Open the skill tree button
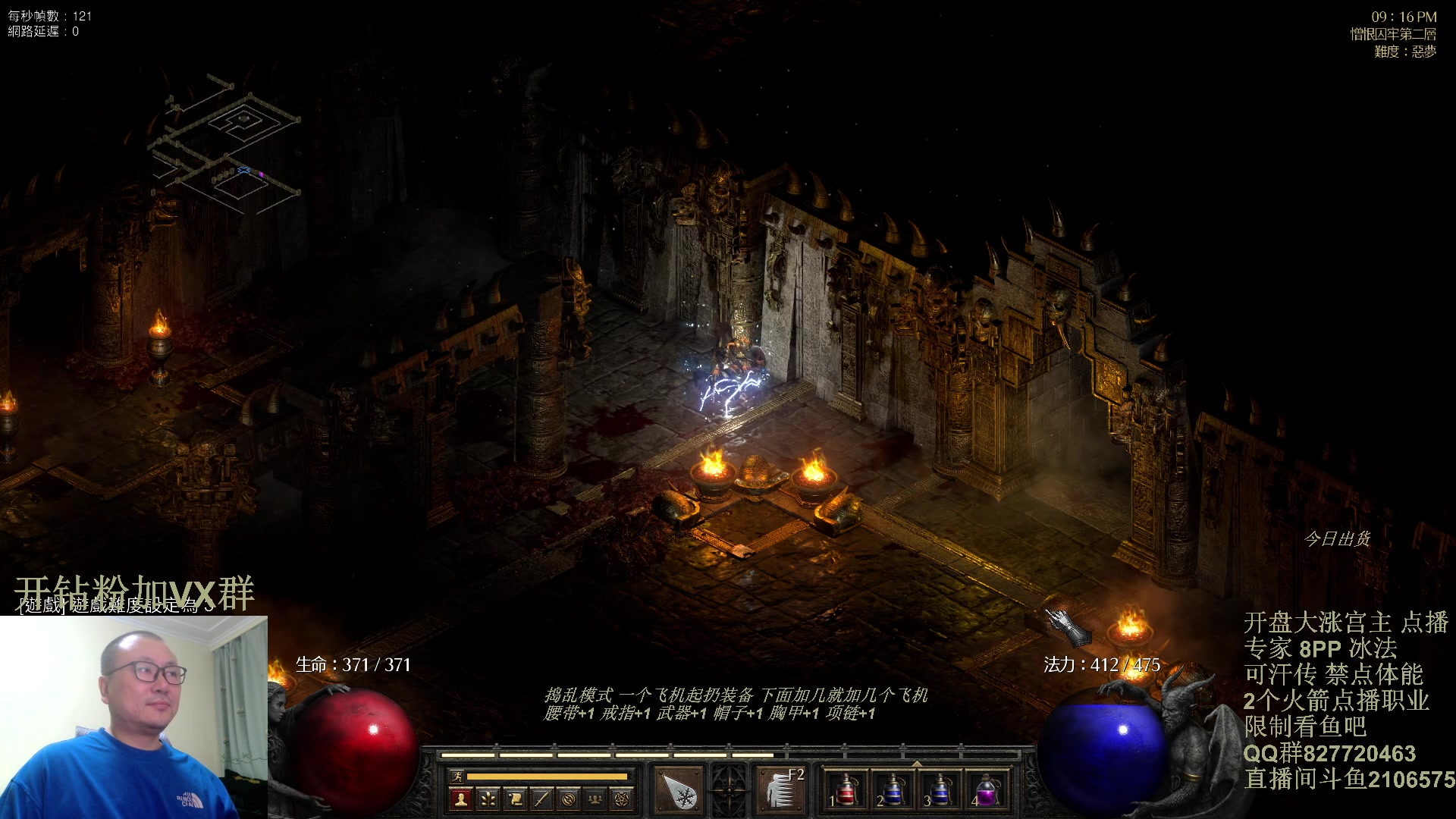The width and height of the screenshot is (1456, 819). (488, 799)
